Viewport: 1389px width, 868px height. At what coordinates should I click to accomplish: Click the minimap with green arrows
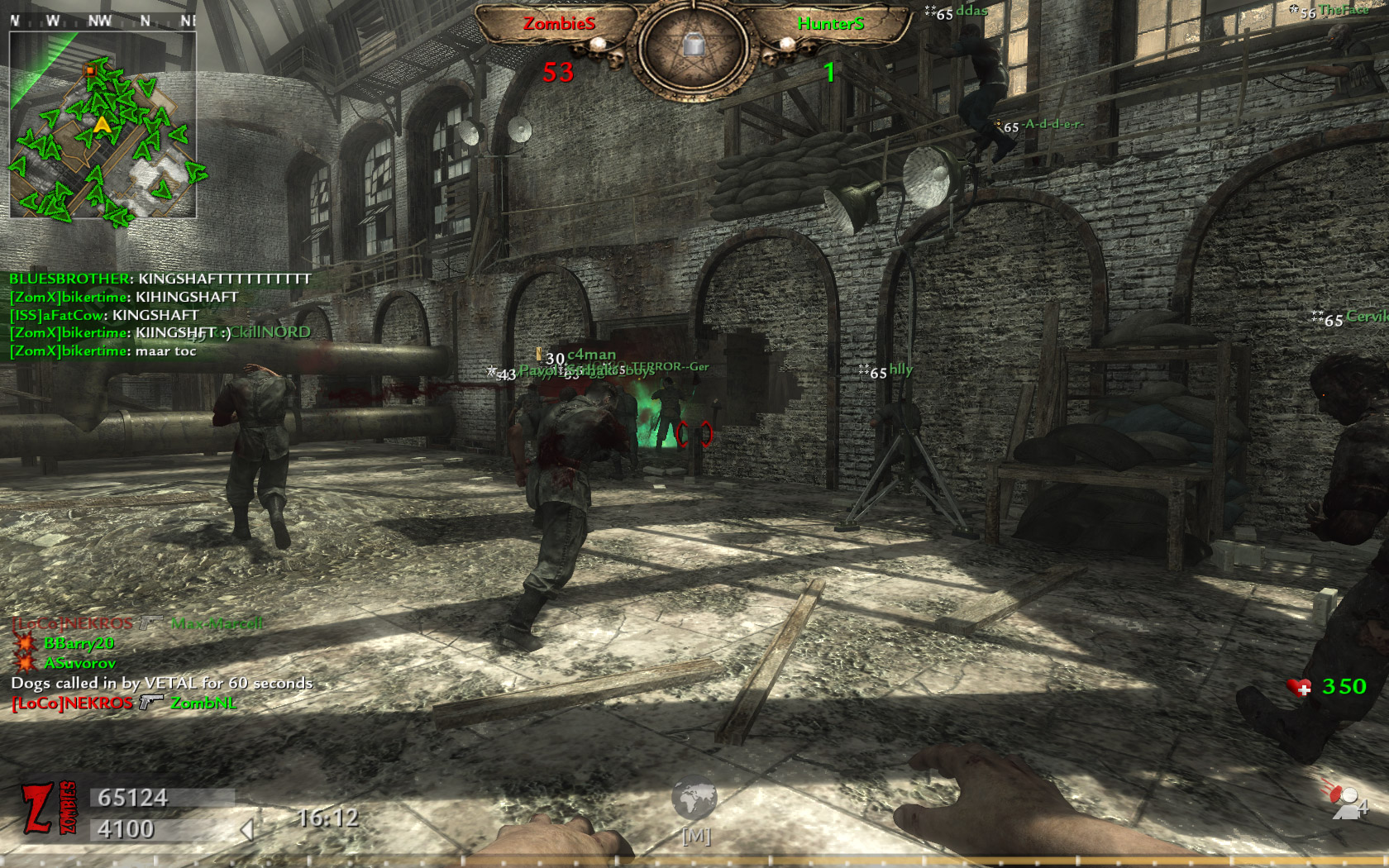pyautogui.click(x=103, y=126)
